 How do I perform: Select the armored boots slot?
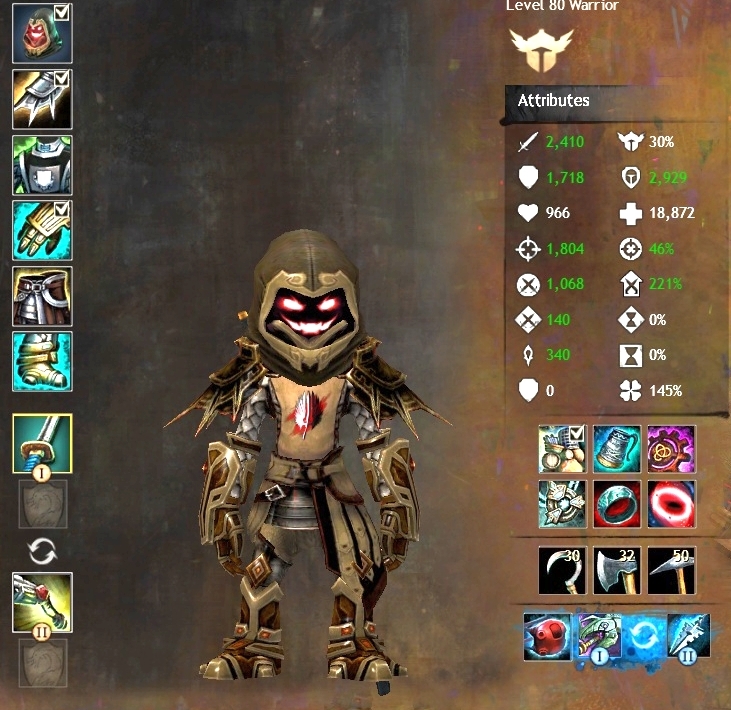41,362
